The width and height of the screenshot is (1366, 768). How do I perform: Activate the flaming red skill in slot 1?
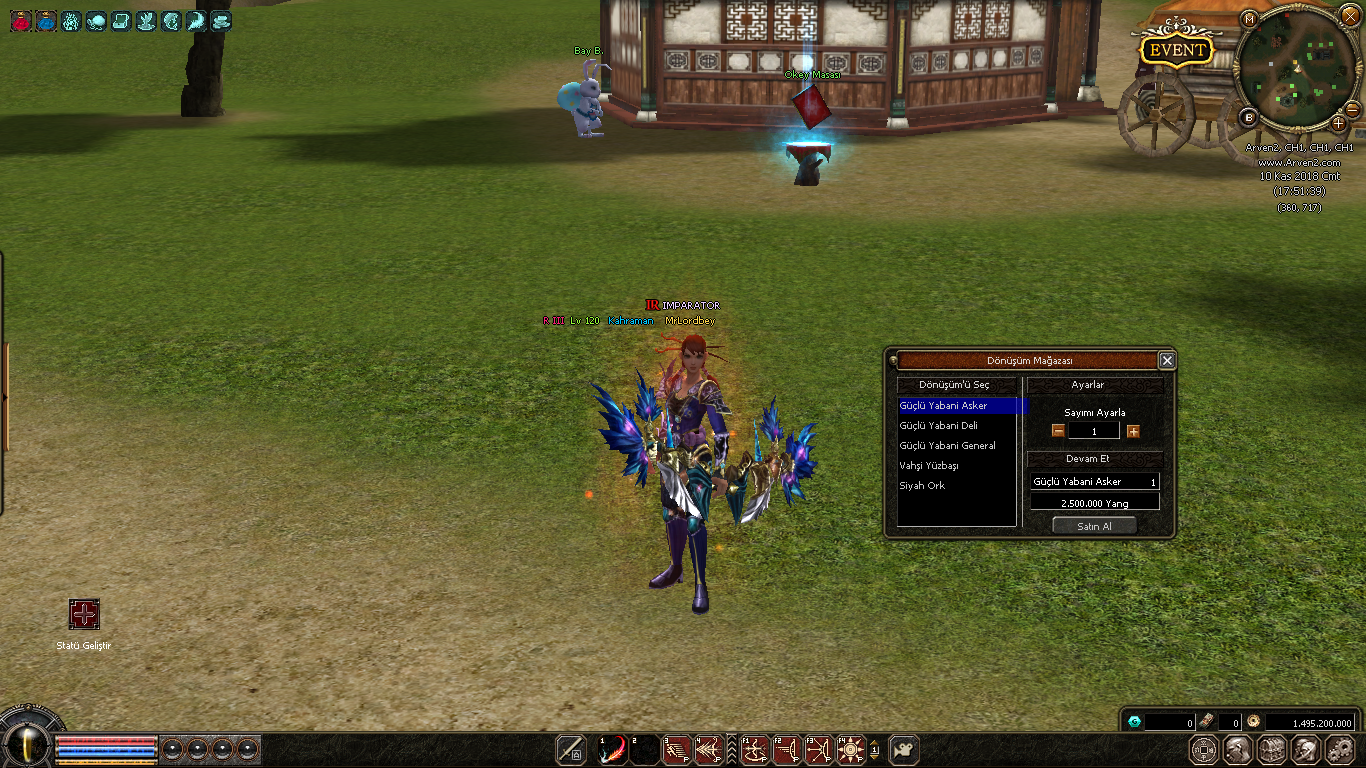point(613,750)
